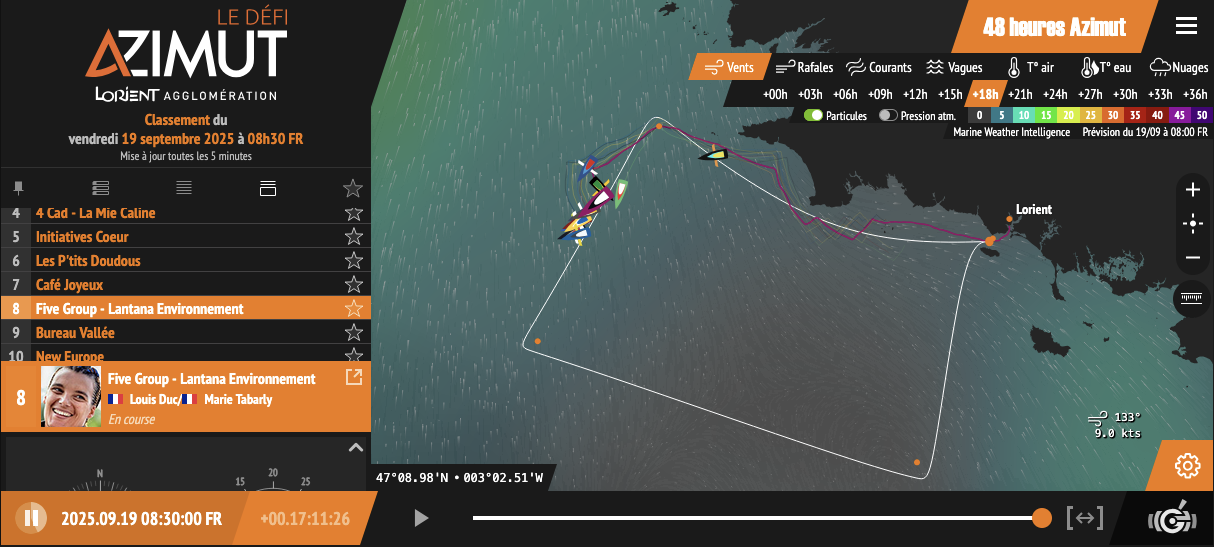1214x548 pixels.
Task: Toggle the Particules wind particles switch
Action: (x=814, y=116)
